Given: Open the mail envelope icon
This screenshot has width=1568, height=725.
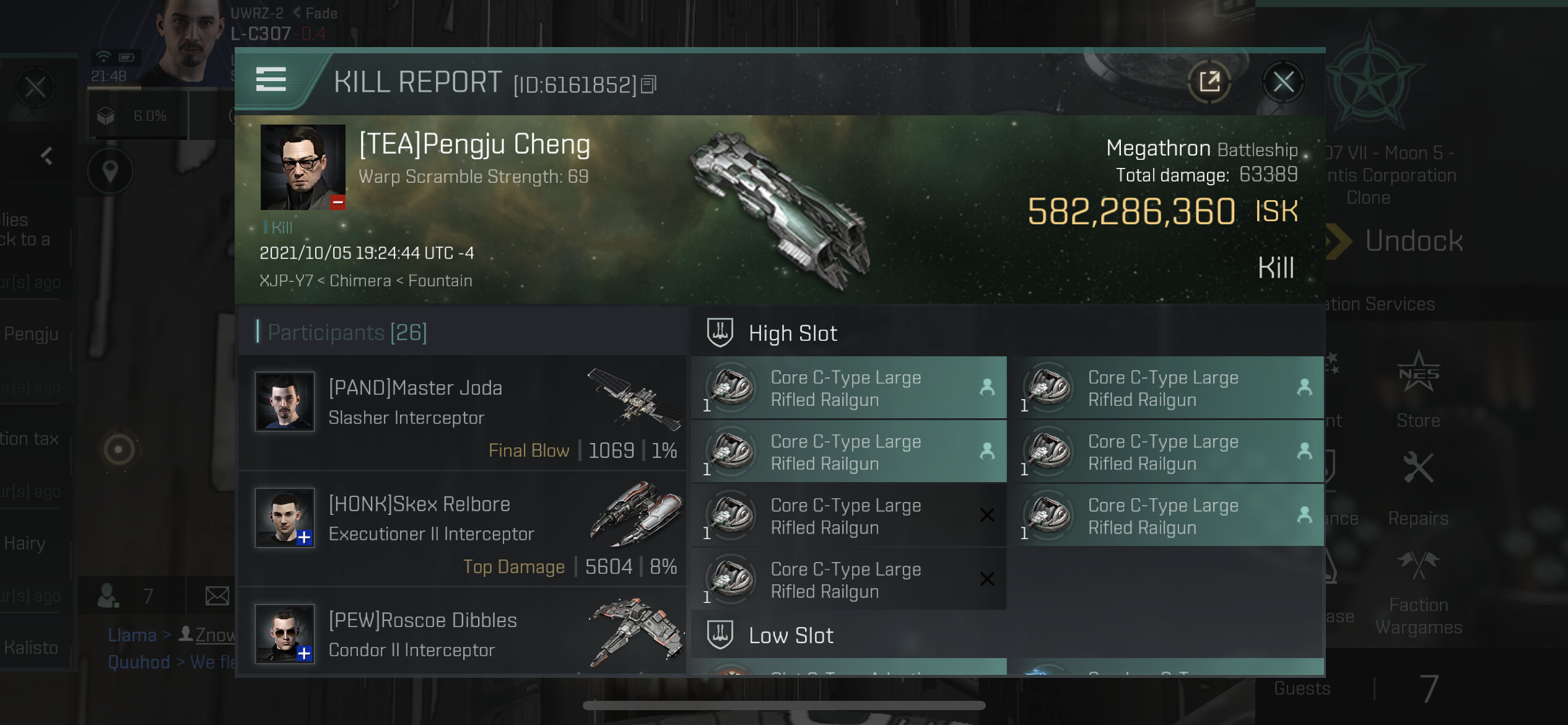Looking at the screenshot, I should pyautogui.click(x=217, y=596).
